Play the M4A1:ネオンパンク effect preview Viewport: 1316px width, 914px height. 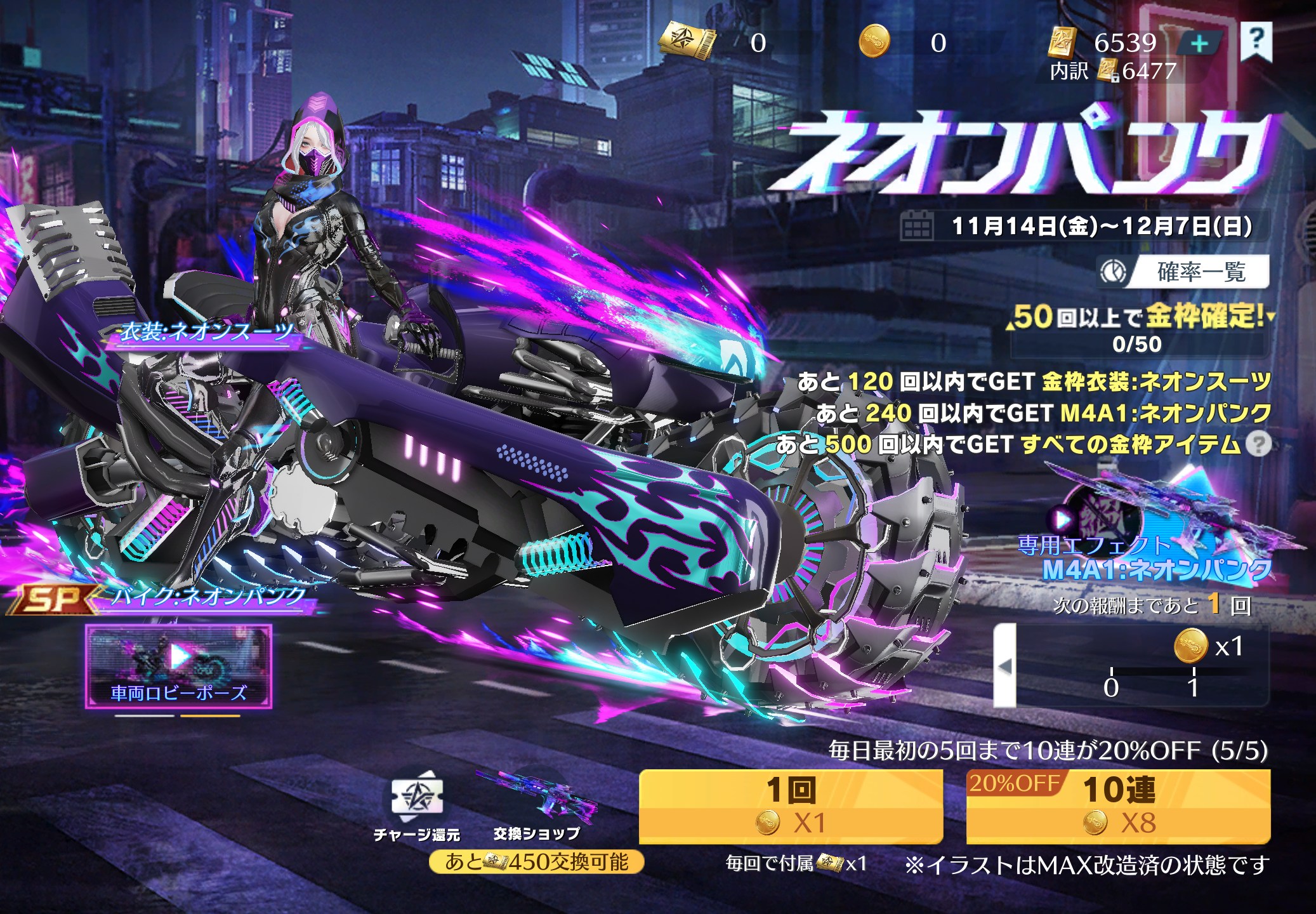(x=1063, y=520)
